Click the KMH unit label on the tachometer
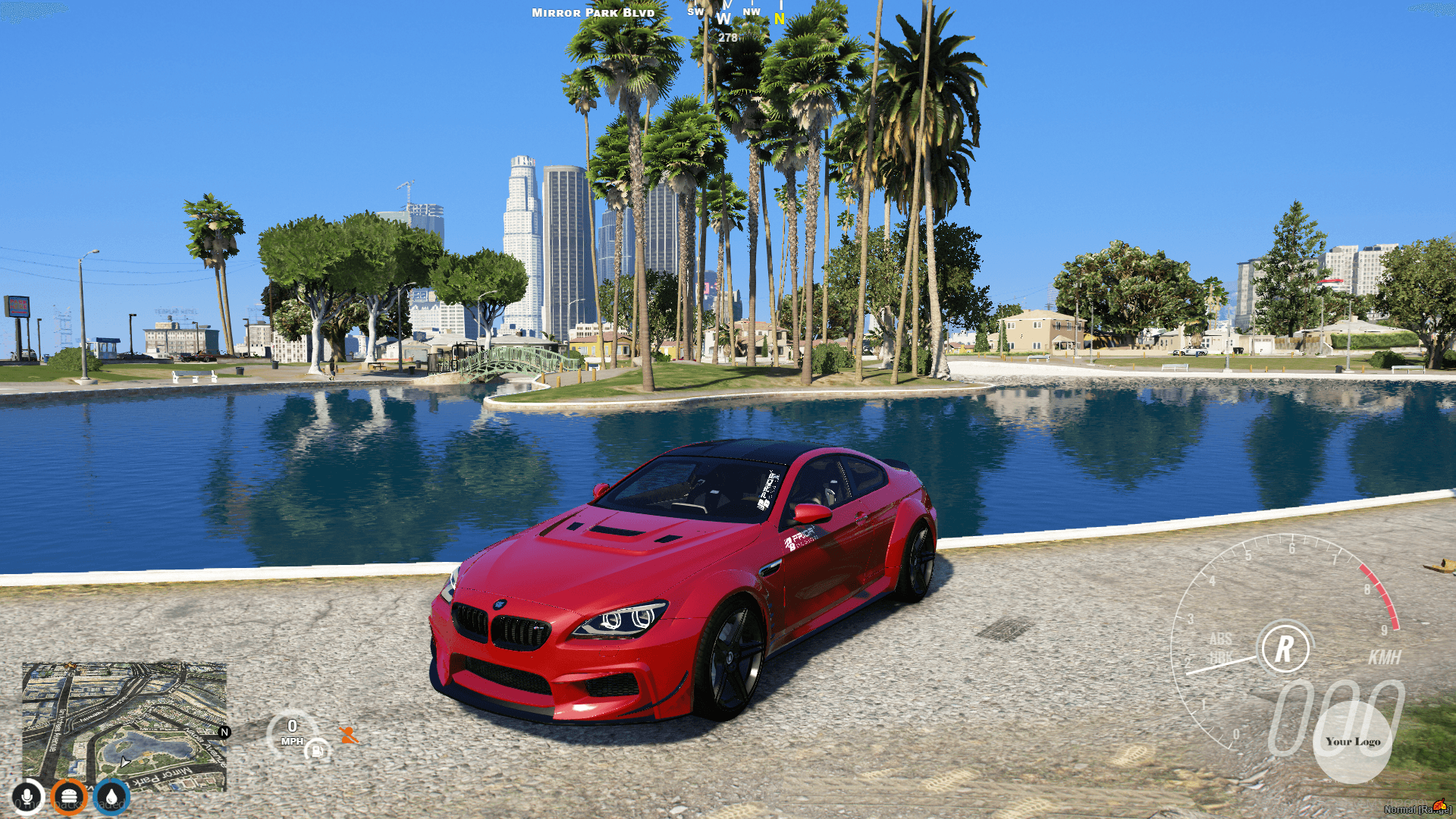 pyautogui.click(x=1385, y=657)
